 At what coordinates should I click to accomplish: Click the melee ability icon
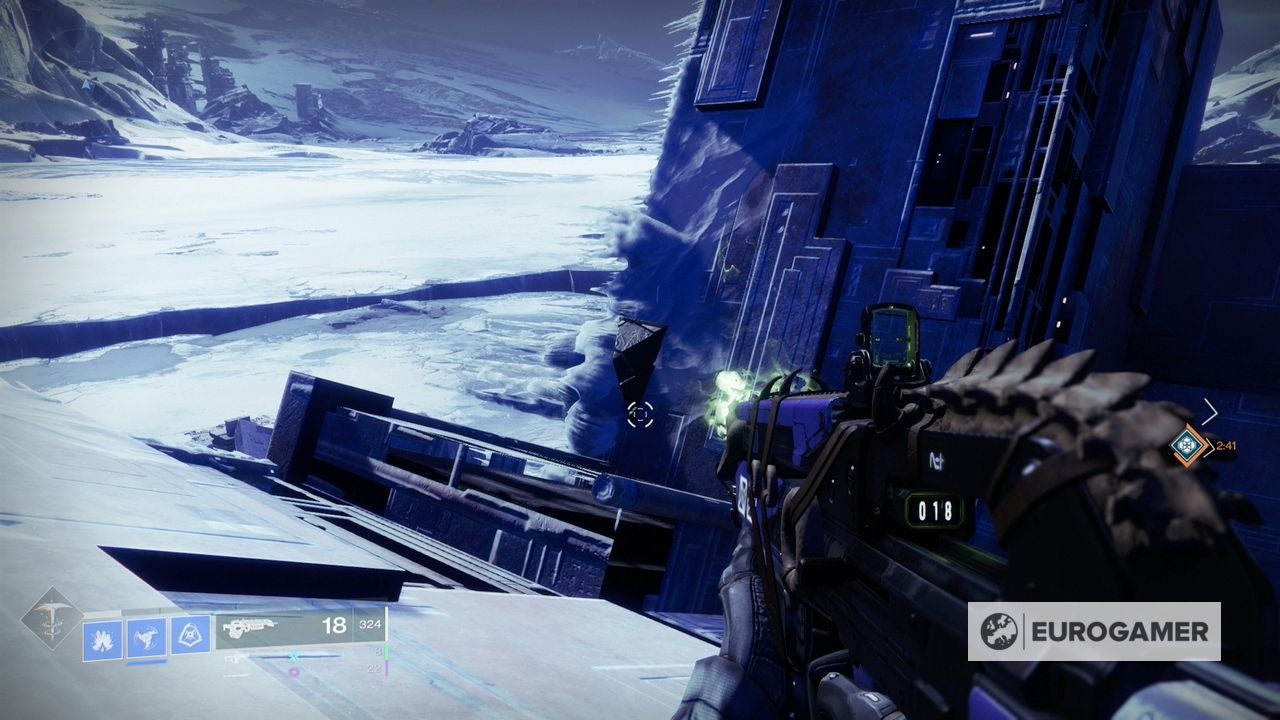click(x=147, y=637)
